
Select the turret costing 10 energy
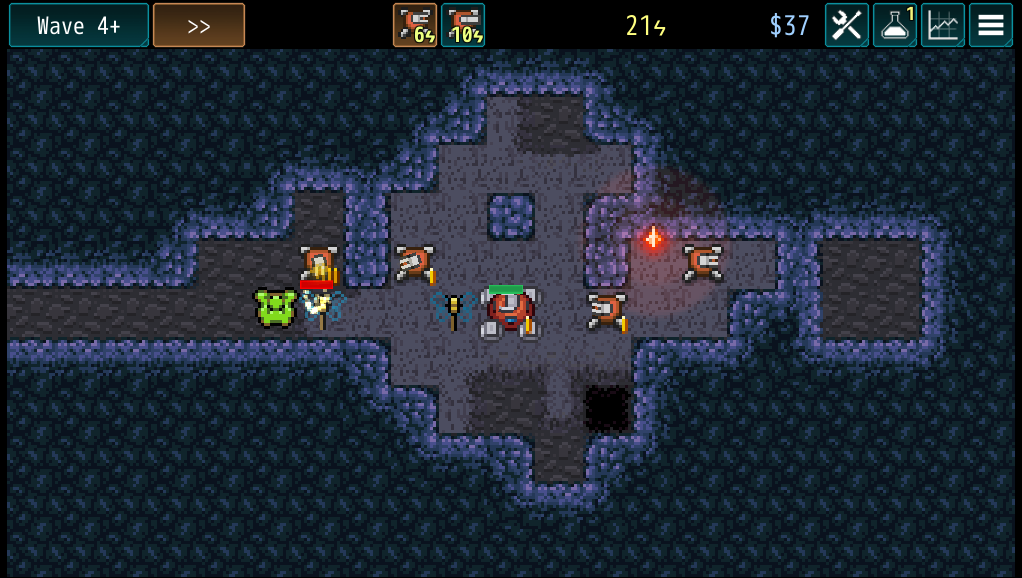(463, 25)
